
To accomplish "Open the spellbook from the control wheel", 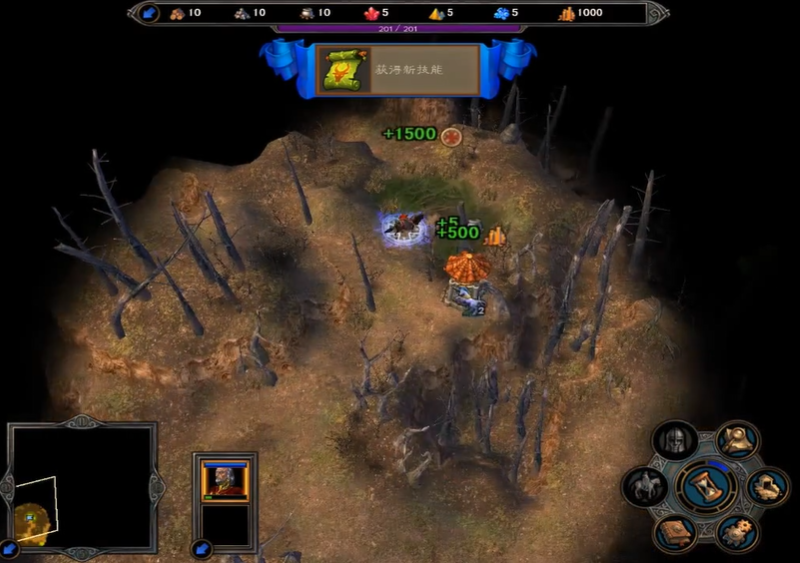I will tap(675, 531).
